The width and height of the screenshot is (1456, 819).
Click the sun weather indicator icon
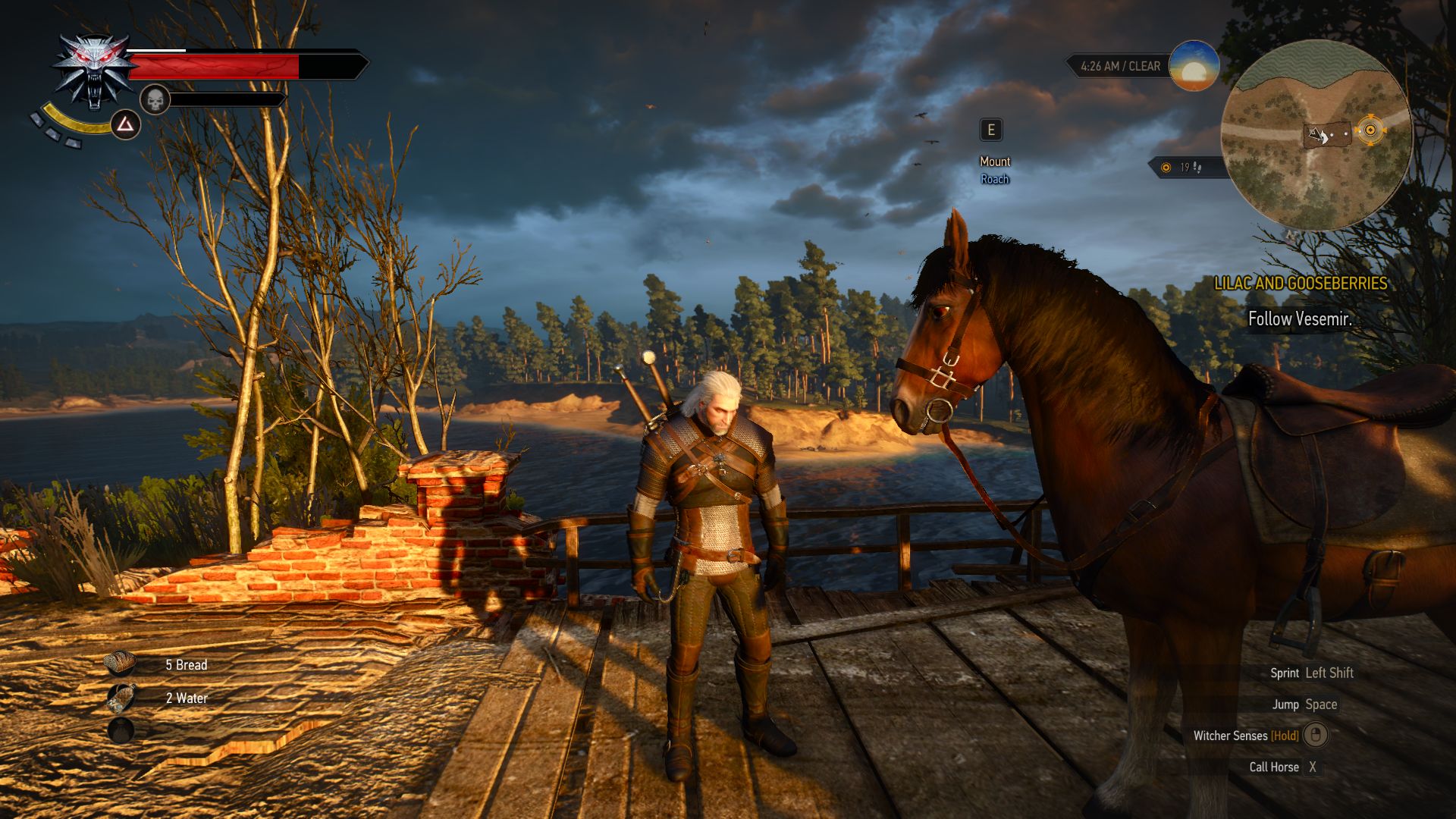pyautogui.click(x=1194, y=67)
